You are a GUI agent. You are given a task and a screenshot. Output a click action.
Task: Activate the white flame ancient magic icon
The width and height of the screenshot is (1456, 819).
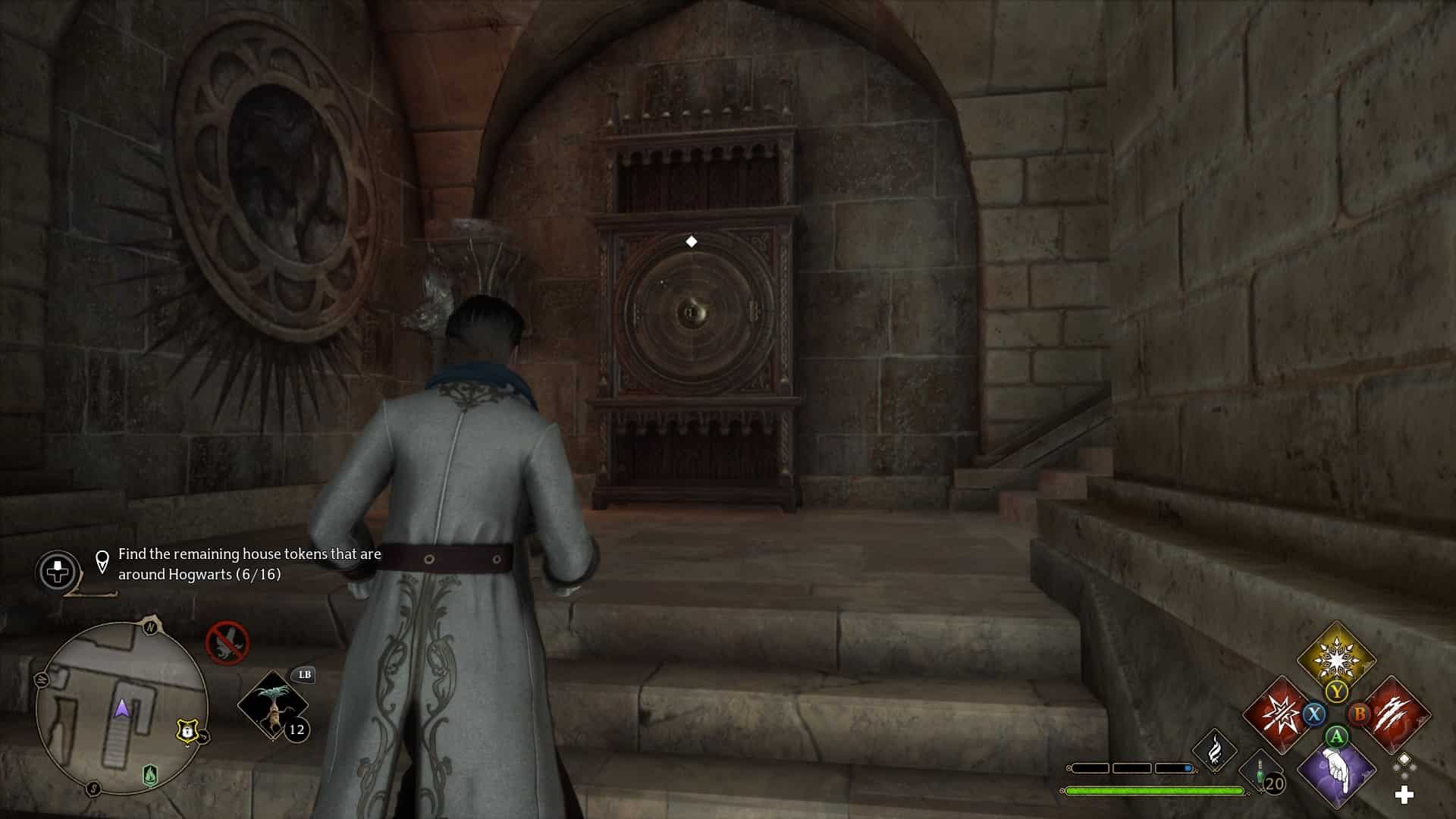coord(1215,749)
